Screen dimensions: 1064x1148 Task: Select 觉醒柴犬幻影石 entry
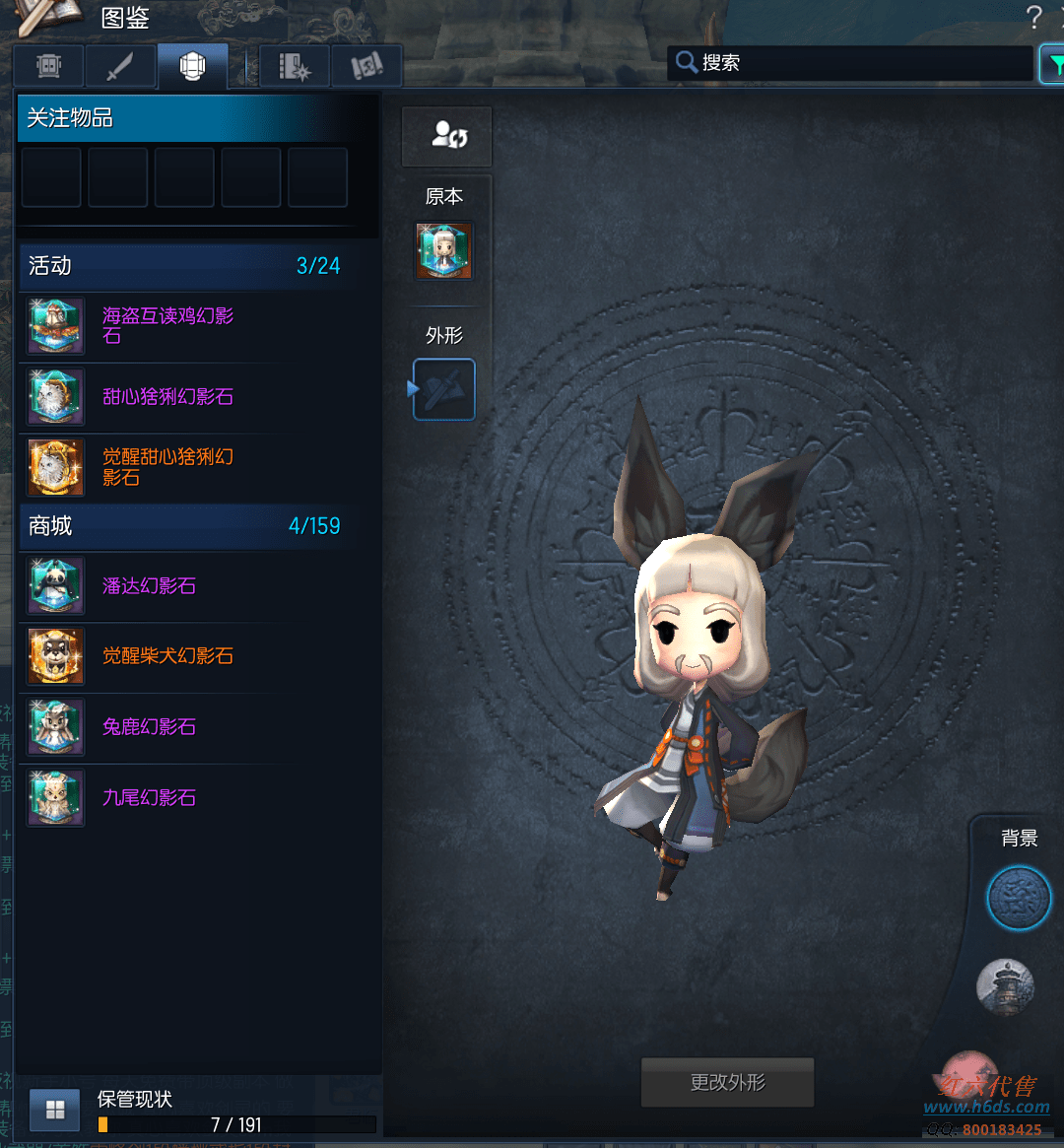(167, 656)
